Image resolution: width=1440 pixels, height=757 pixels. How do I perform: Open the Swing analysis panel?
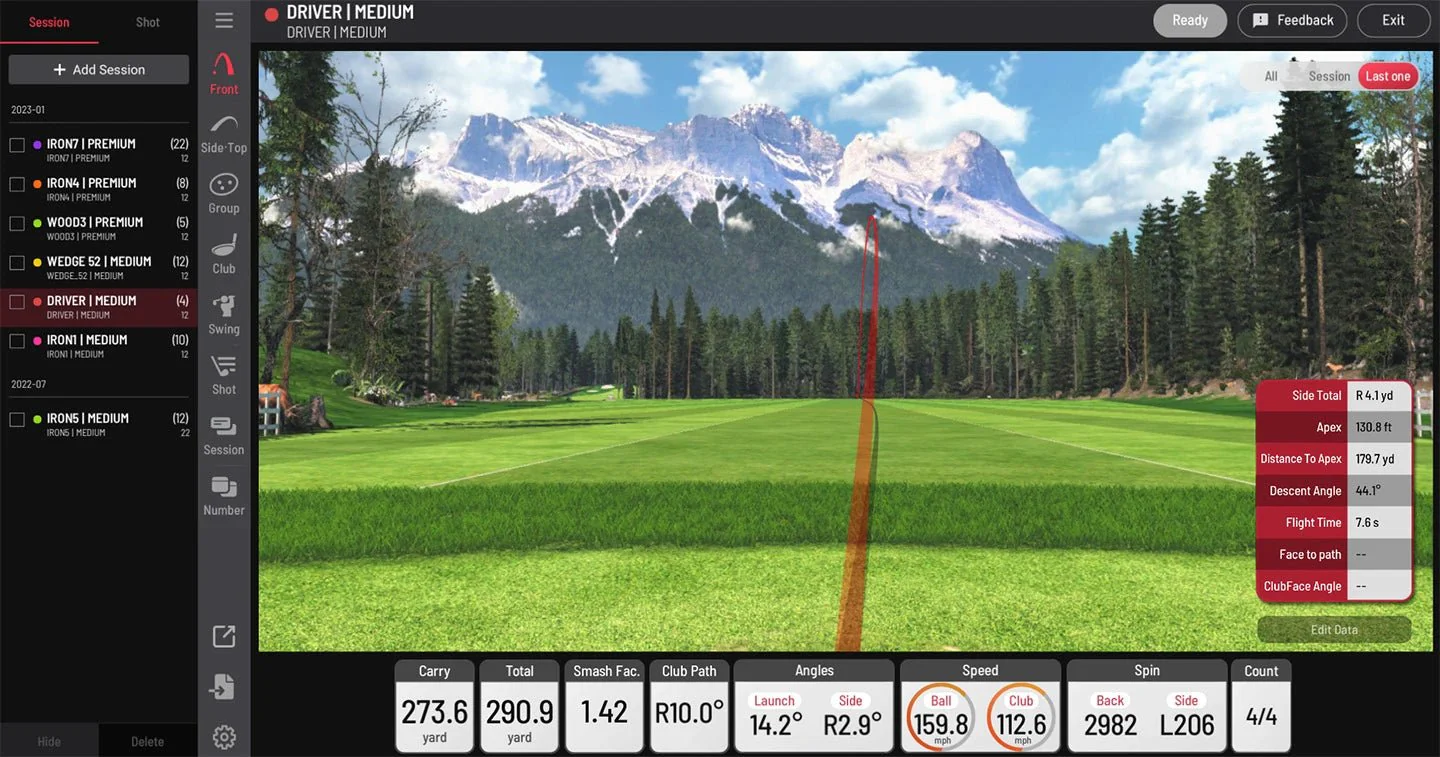(x=223, y=313)
